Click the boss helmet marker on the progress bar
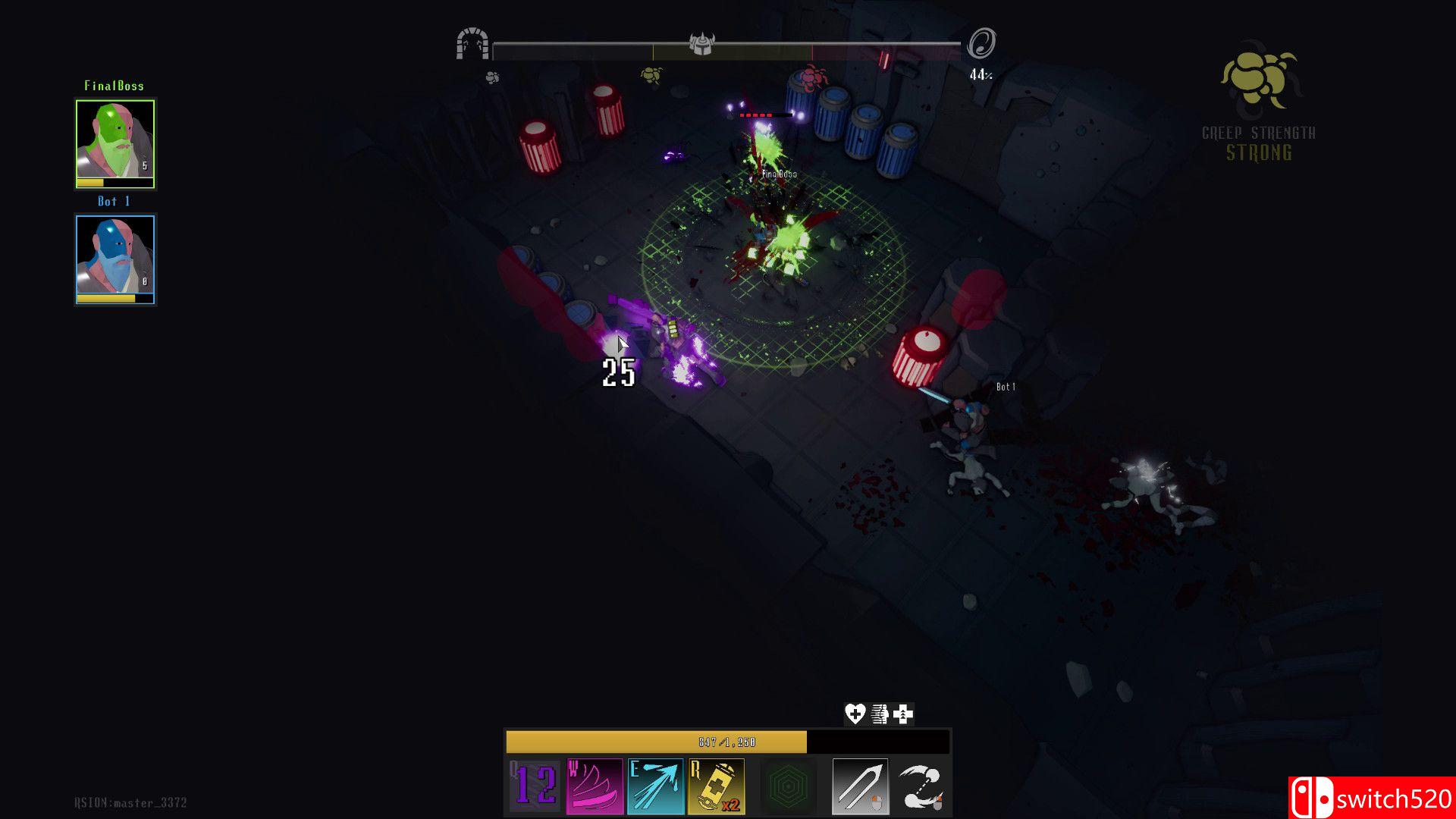 pyautogui.click(x=702, y=44)
